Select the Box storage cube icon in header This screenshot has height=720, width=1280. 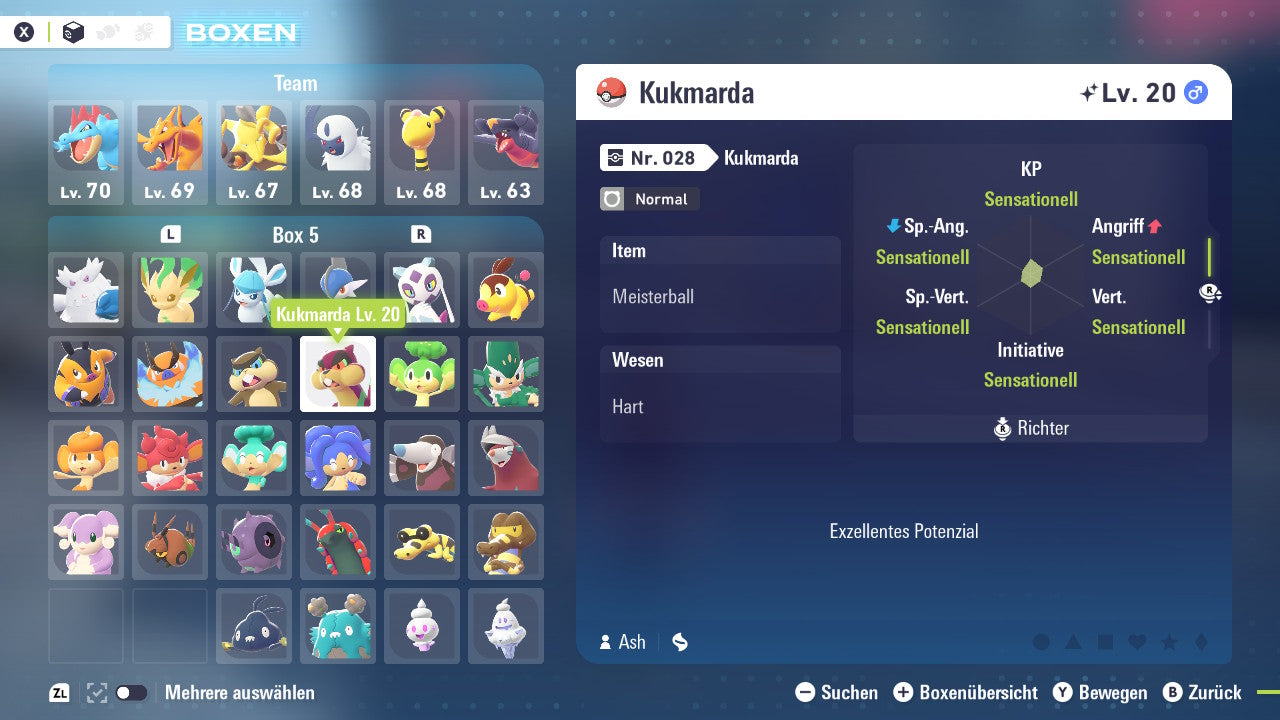coord(72,32)
